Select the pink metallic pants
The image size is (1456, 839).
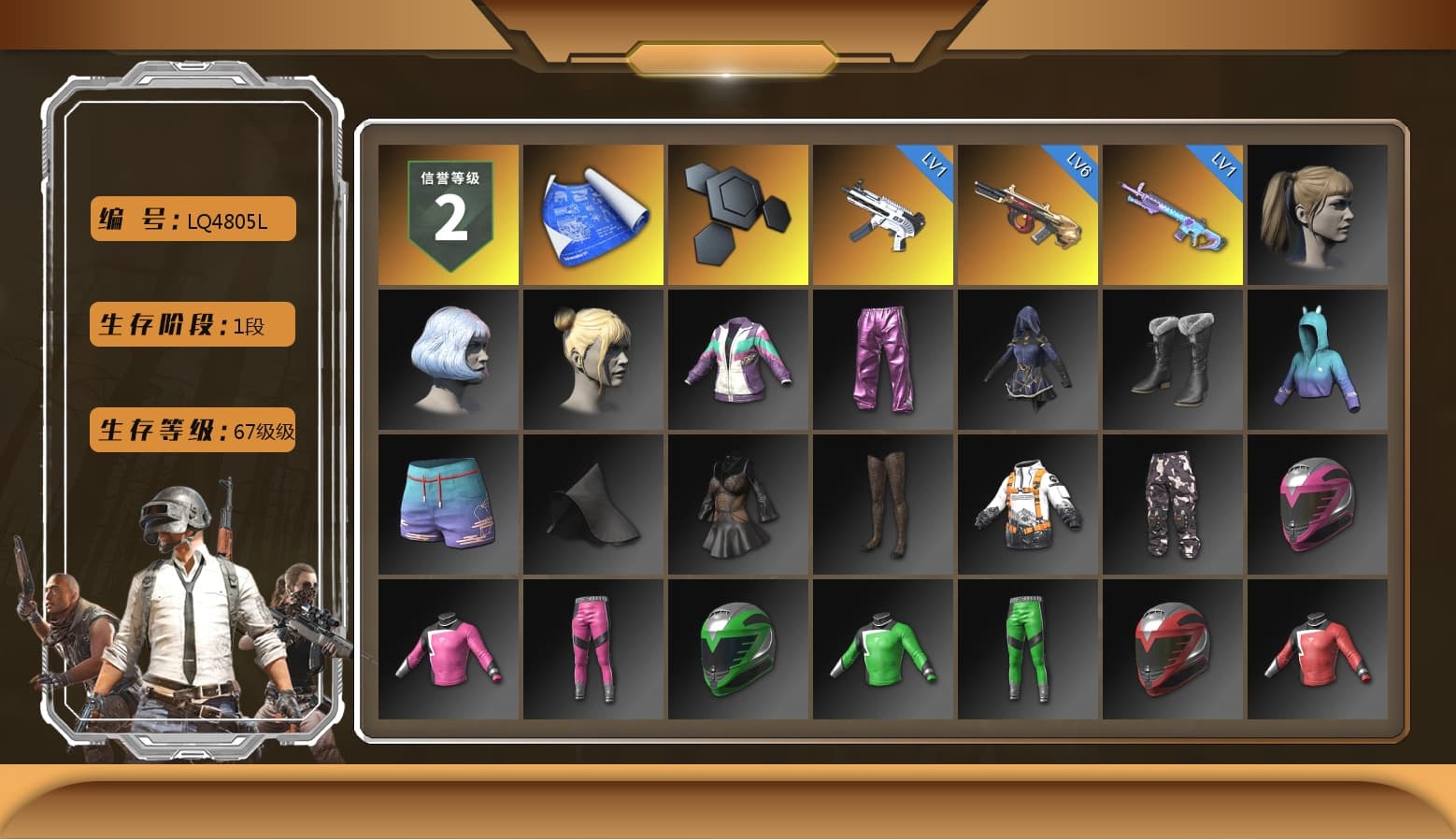883,360
